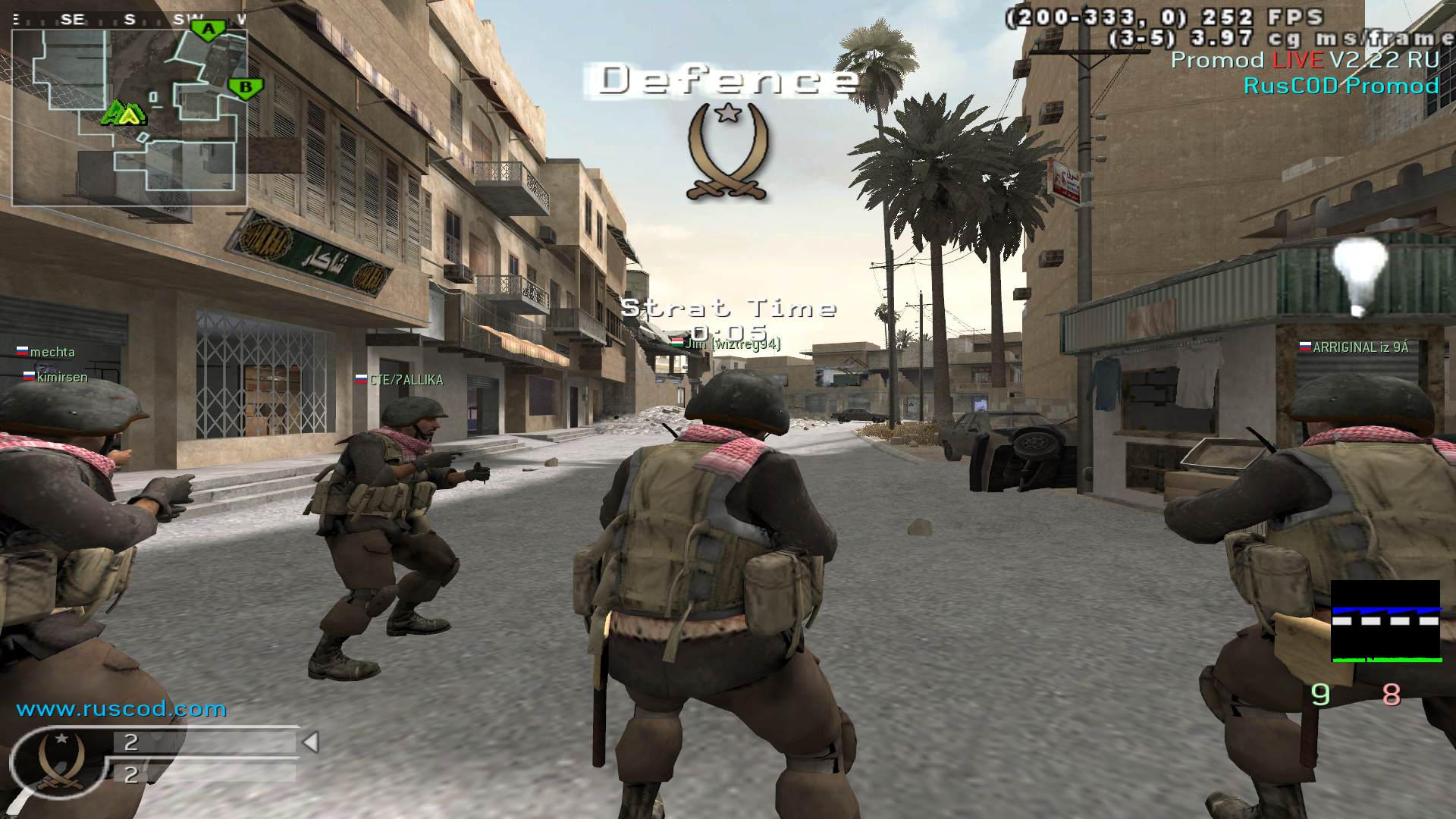Click the lagometer network graph
Viewport: 1456px width, 819px height.
click(x=1385, y=622)
